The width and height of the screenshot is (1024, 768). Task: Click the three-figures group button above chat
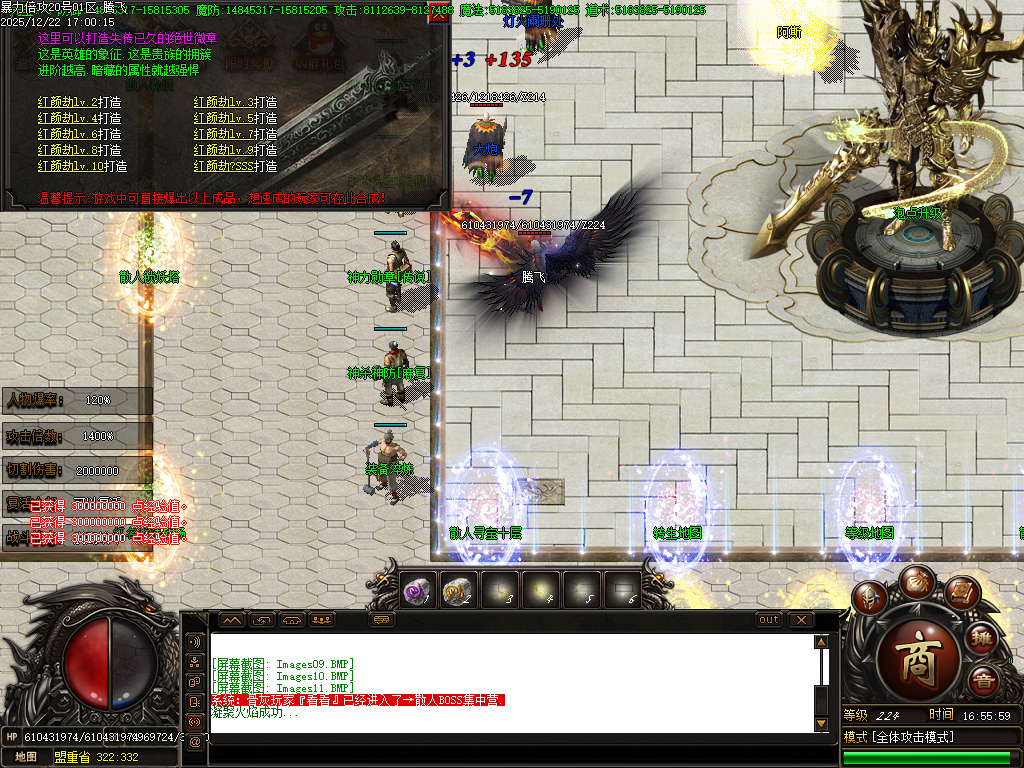tap(321, 620)
